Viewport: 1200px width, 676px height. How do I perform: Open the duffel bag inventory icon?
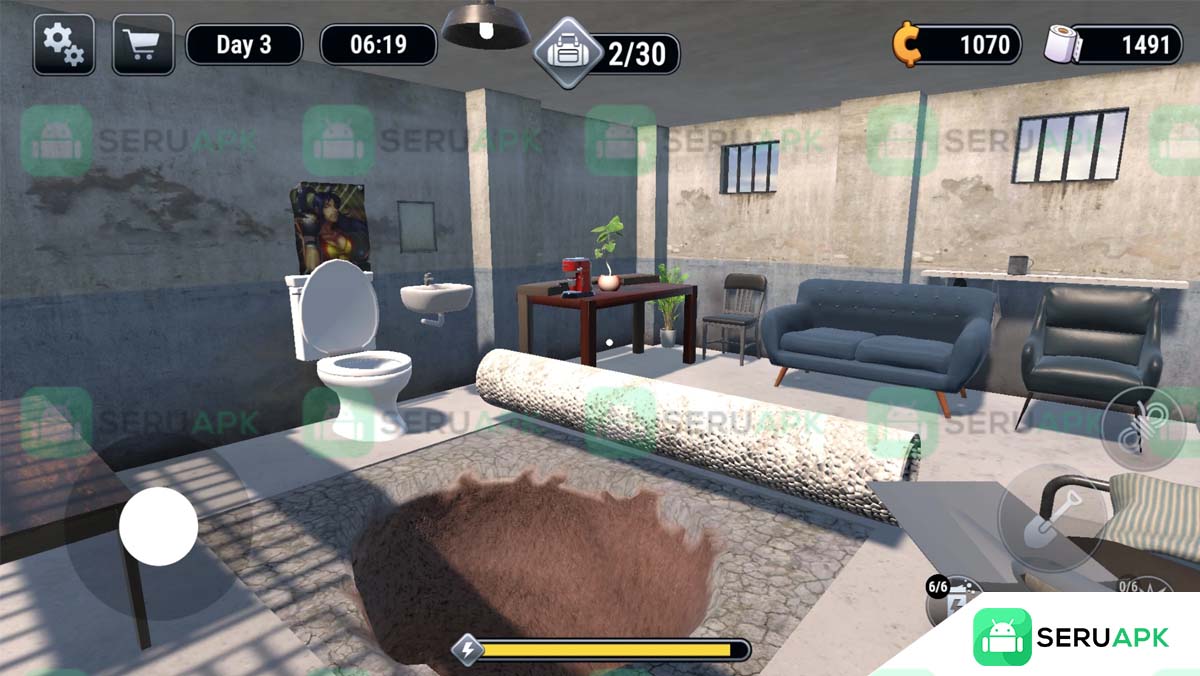[x=567, y=52]
